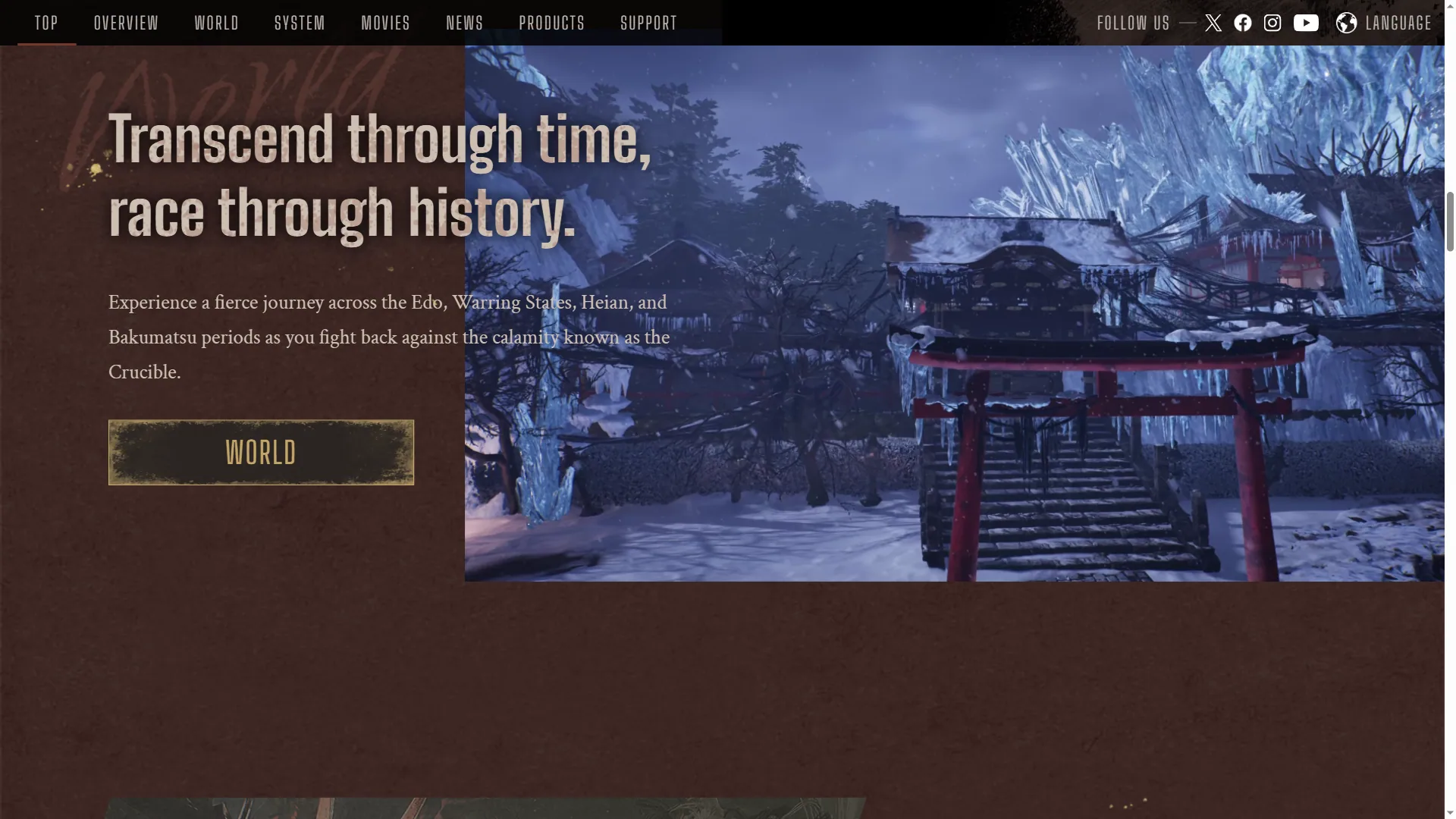Open the LANGUAGE selector

pos(1384,23)
